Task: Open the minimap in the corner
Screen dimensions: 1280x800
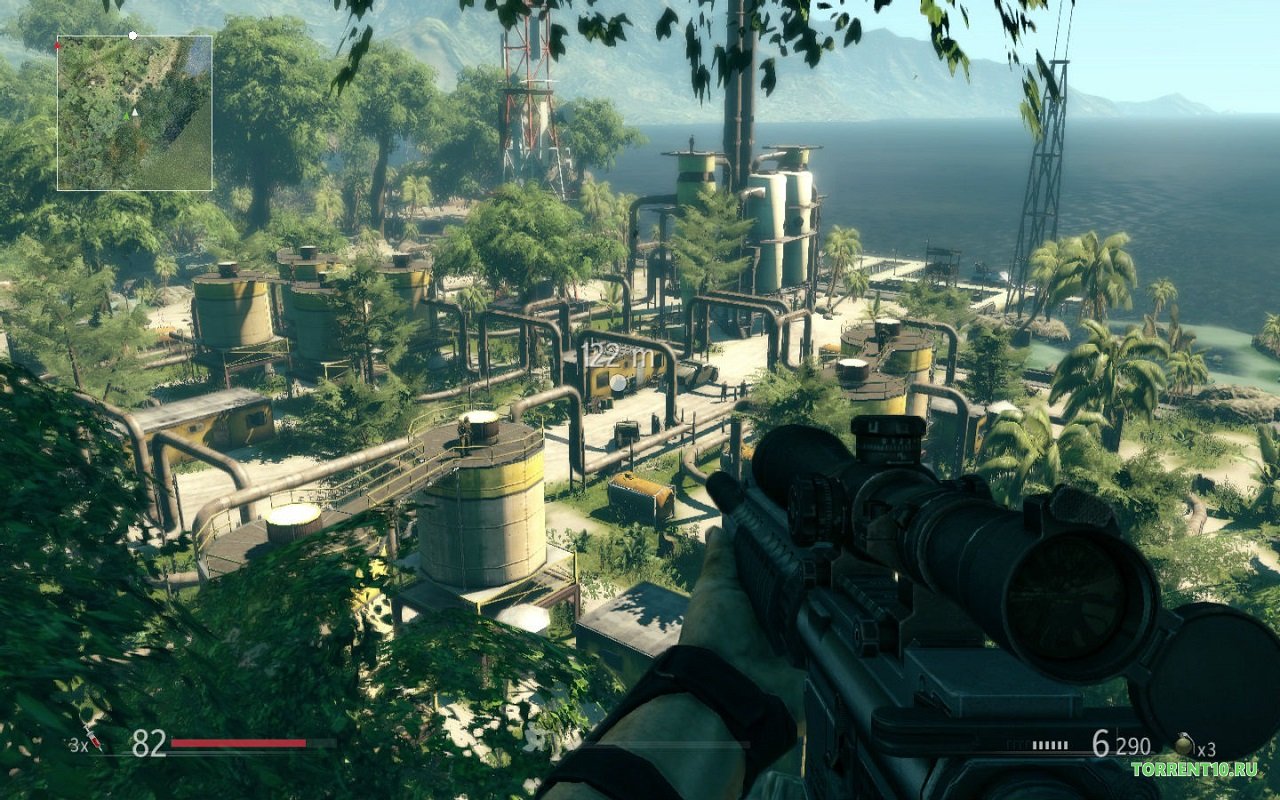Action: click(x=134, y=113)
